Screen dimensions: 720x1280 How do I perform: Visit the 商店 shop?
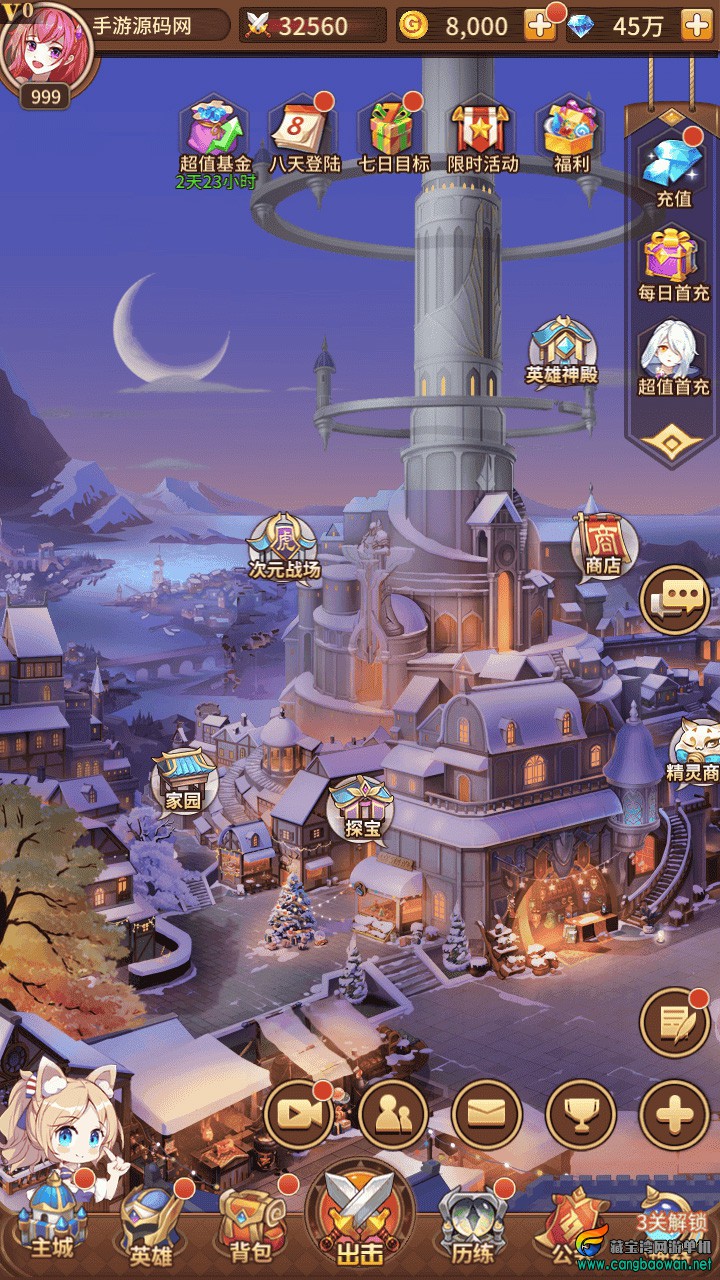(603, 543)
